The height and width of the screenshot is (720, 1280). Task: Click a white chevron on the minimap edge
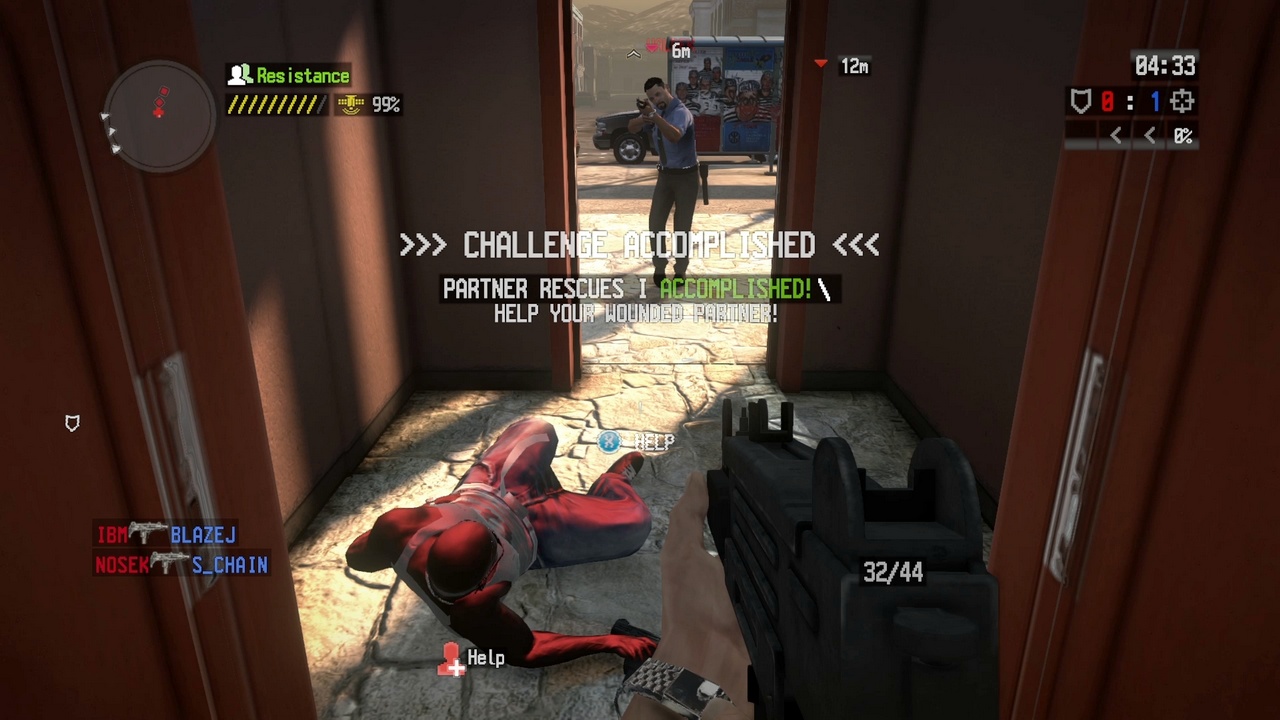pyautogui.click(x=104, y=118)
